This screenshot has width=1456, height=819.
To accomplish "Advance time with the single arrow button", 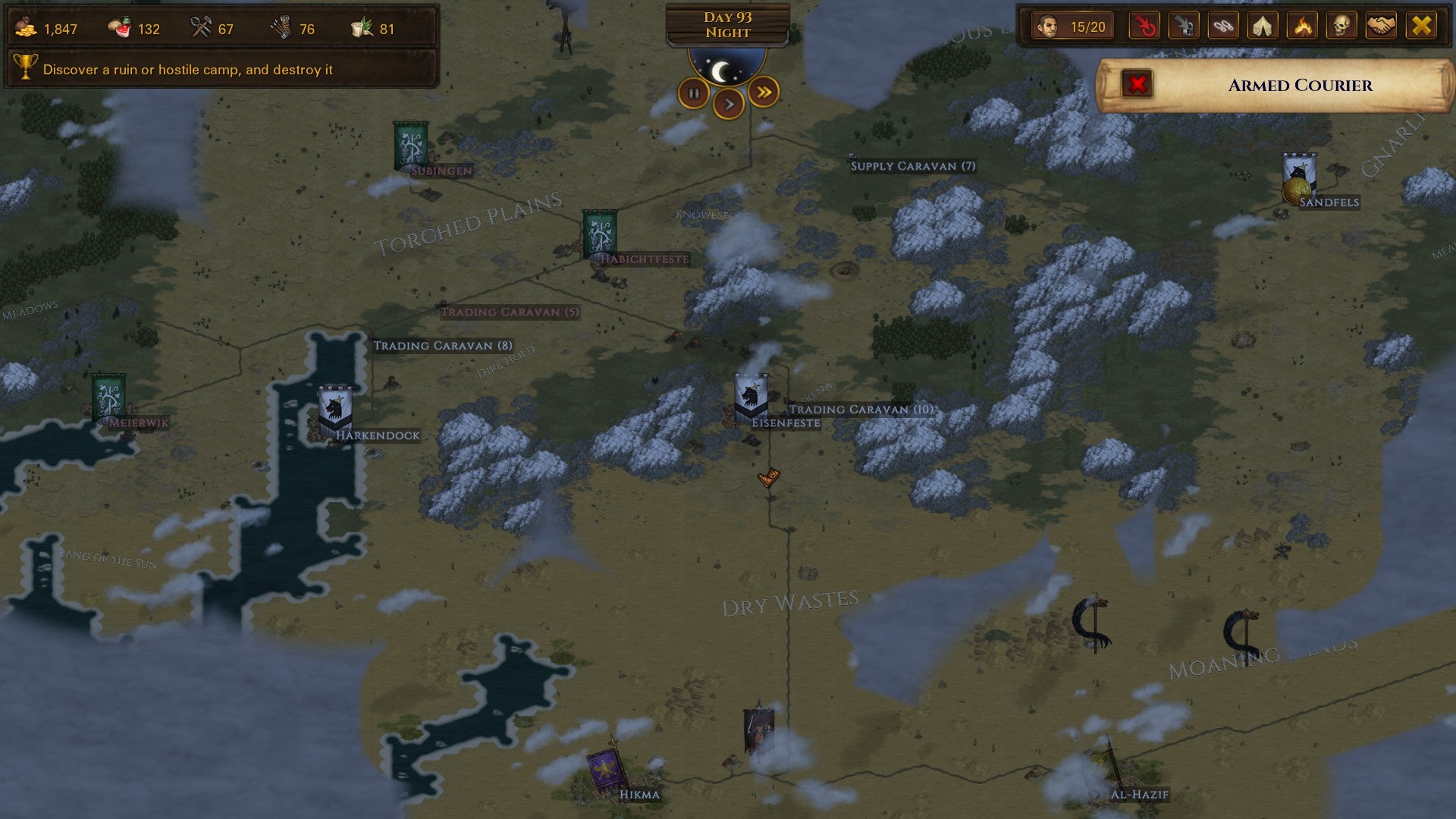I will (x=729, y=104).
